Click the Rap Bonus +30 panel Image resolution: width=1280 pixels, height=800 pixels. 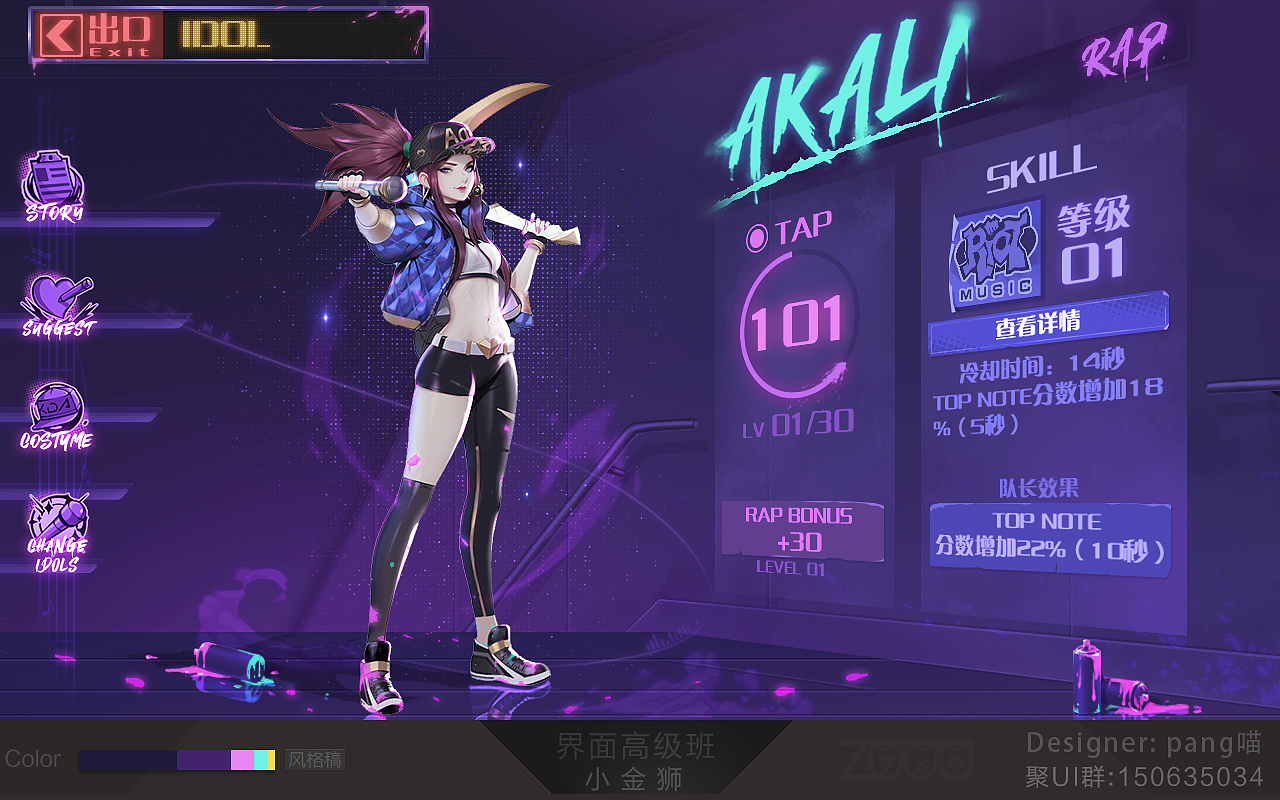(802, 530)
